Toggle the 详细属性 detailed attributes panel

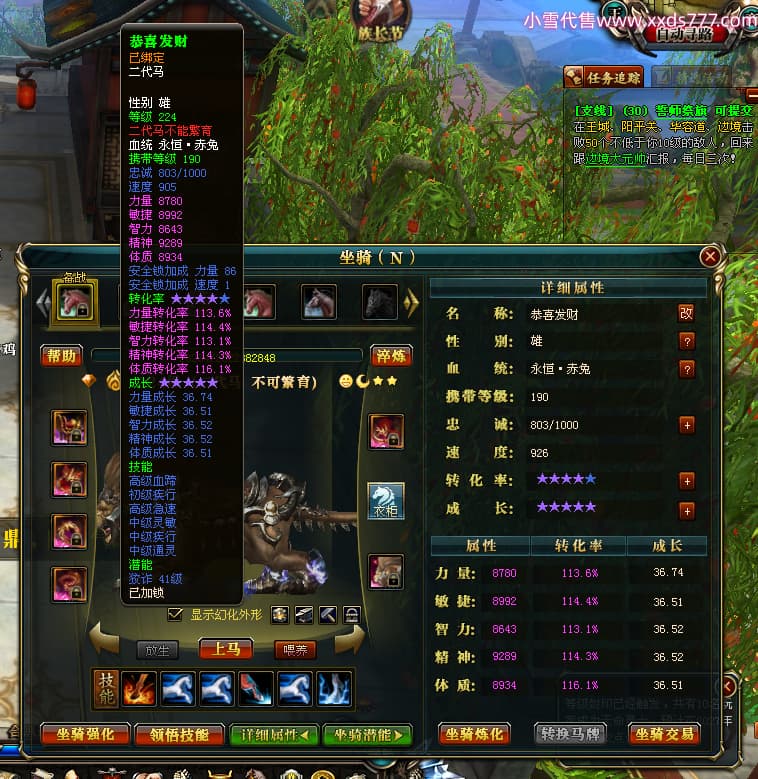point(272,735)
